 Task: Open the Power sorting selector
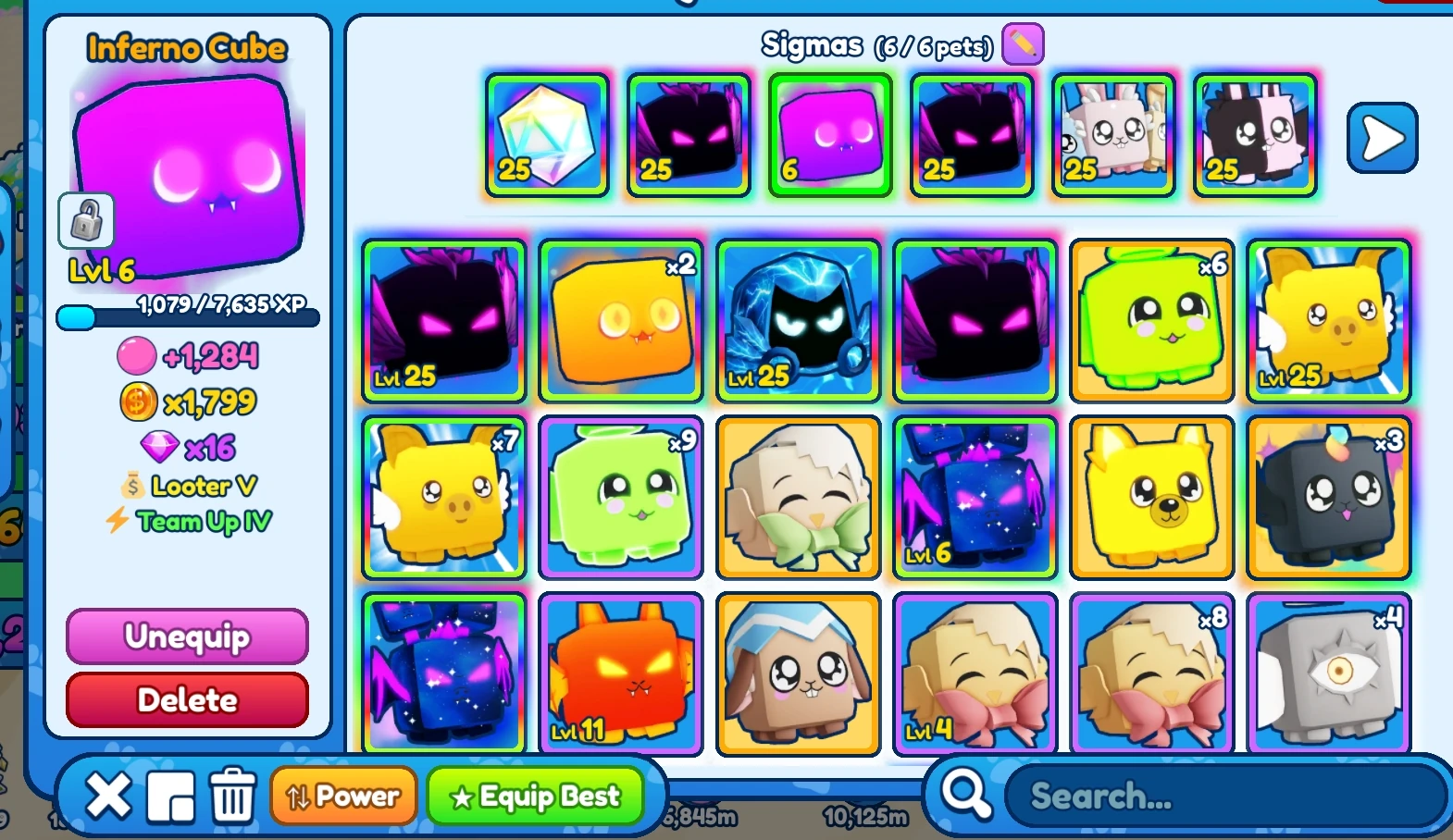pos(343,794)
